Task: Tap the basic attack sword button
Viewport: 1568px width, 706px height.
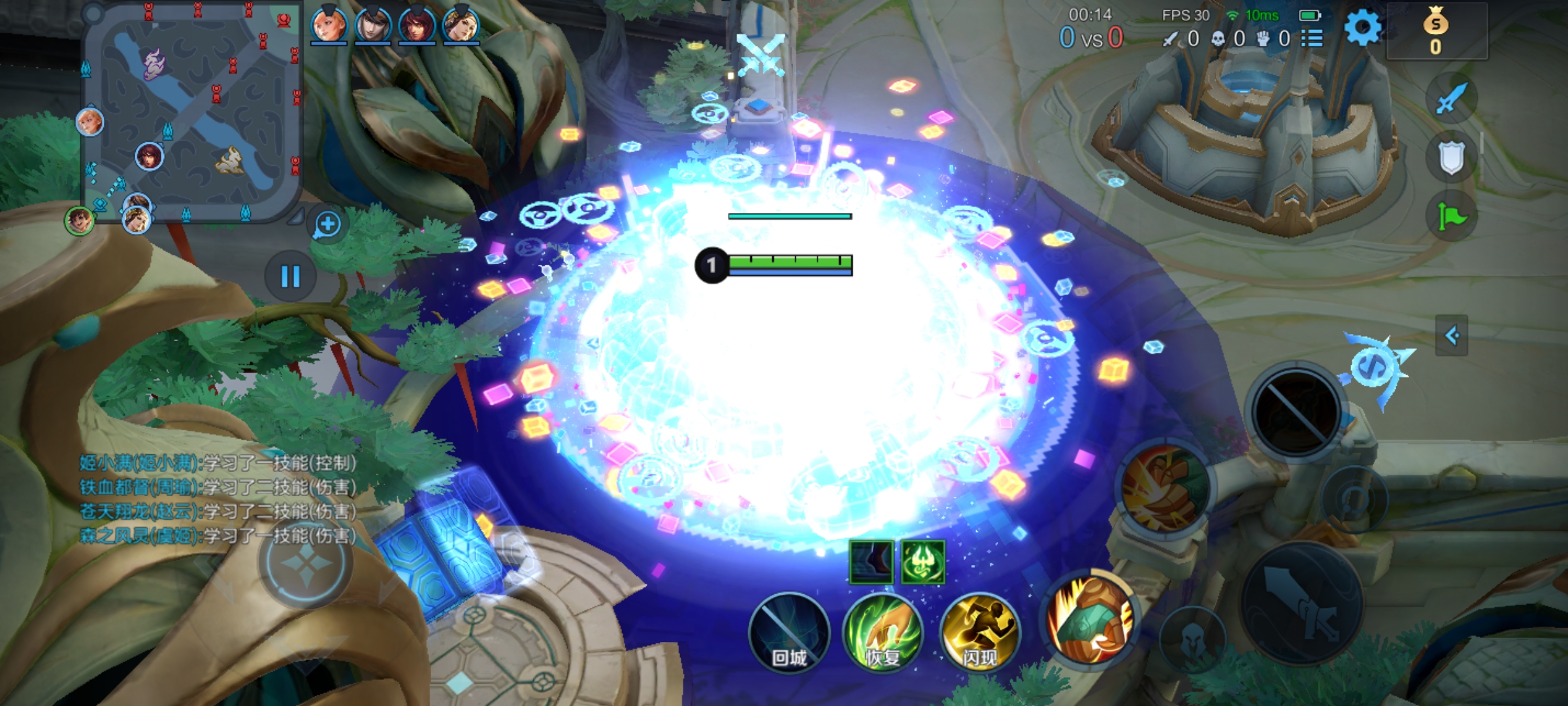Action: point(1301,603)
